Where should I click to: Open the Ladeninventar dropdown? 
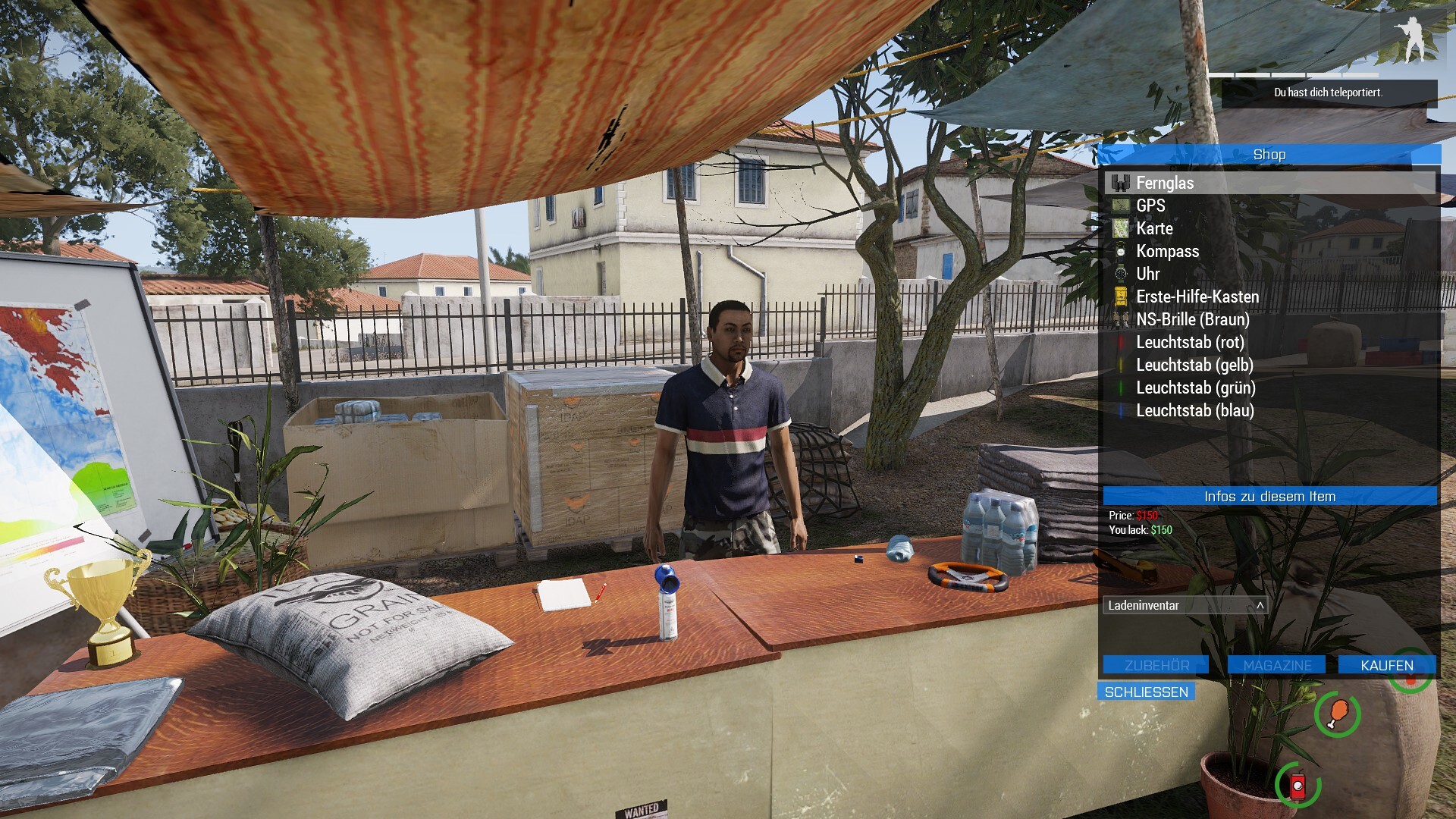[1185, 605]
